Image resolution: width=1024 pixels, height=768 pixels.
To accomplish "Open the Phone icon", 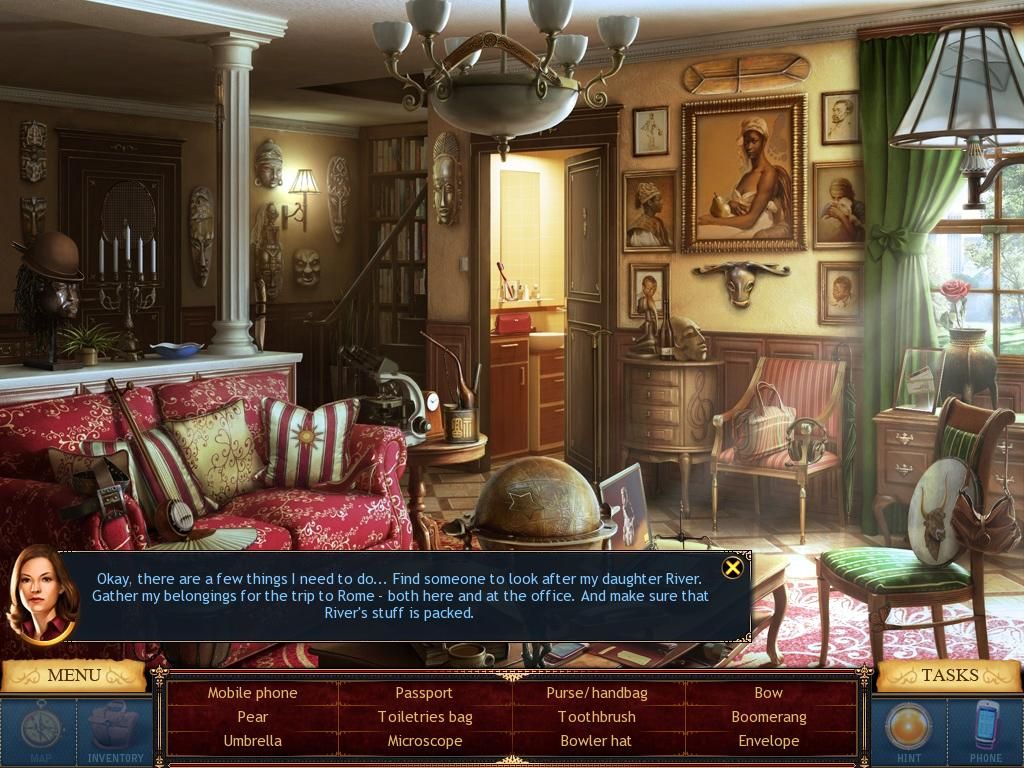I will point(986,727).
